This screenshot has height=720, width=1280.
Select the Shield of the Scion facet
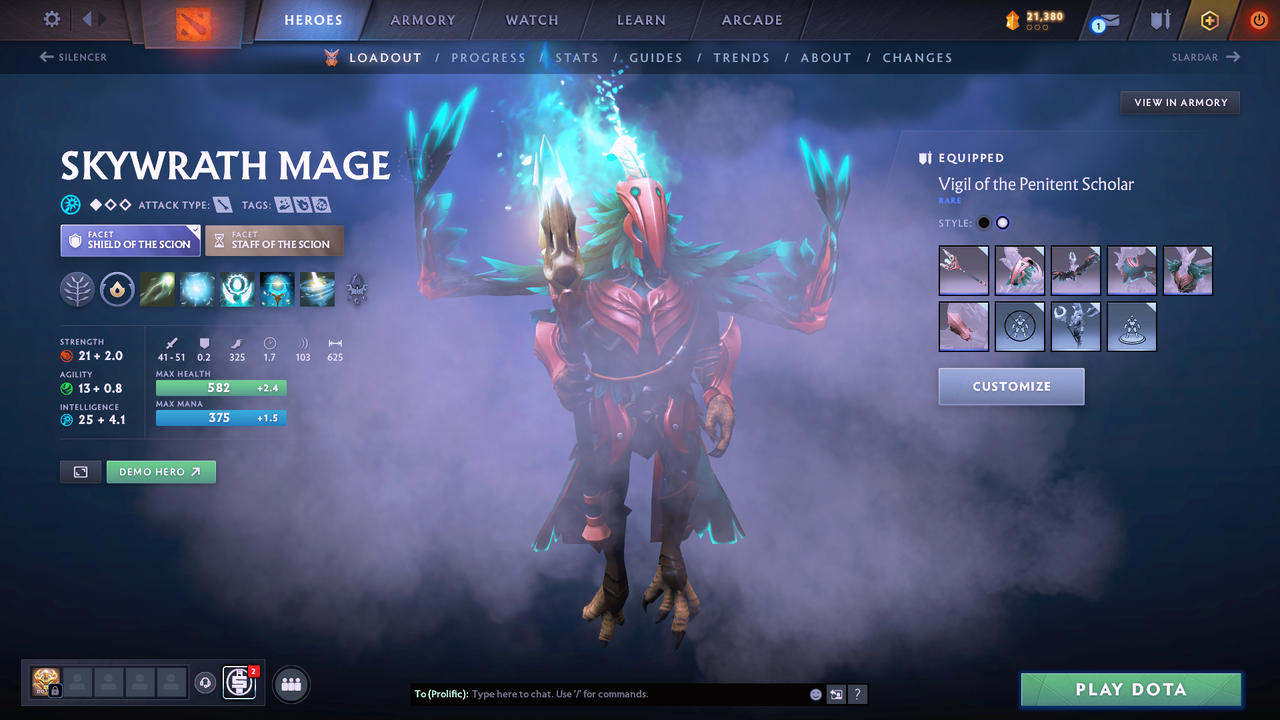point(129,240)
